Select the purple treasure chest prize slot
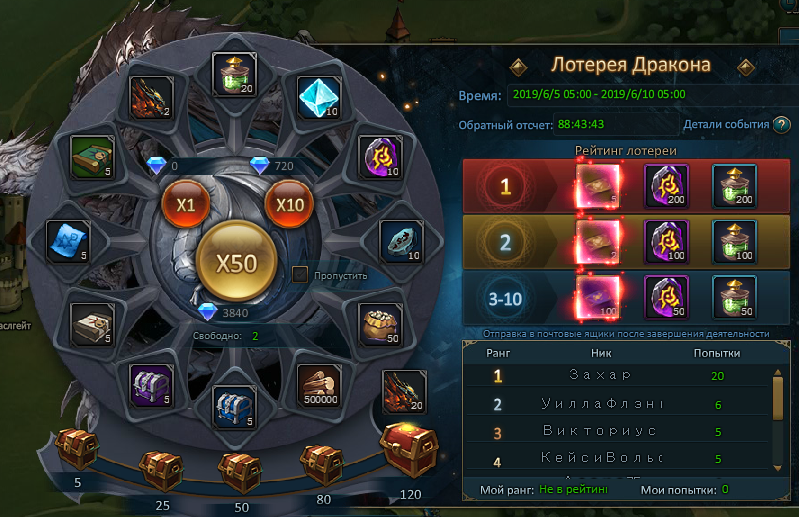This screenshot has width=799, height=517. click(153, 385)
